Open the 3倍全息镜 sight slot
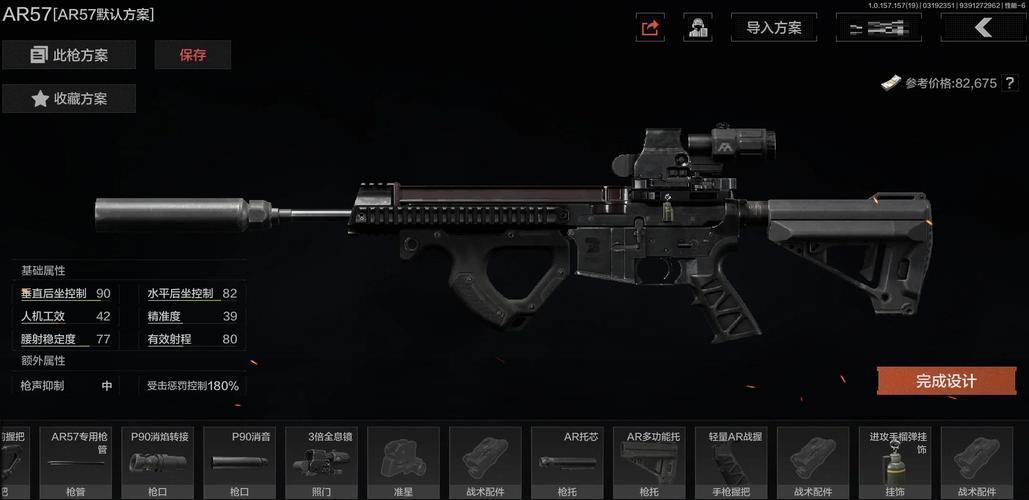This screenshot has height=500, width=1029. [x=321, y=462]
